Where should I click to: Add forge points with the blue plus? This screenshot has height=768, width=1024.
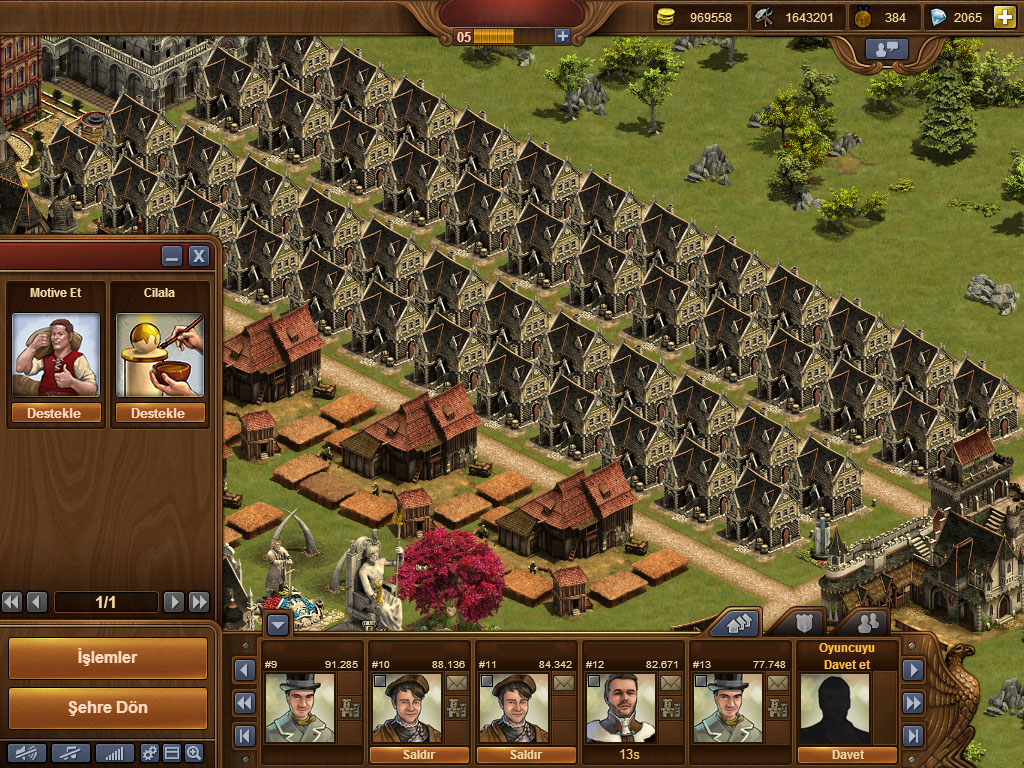[x=562, y=36]
